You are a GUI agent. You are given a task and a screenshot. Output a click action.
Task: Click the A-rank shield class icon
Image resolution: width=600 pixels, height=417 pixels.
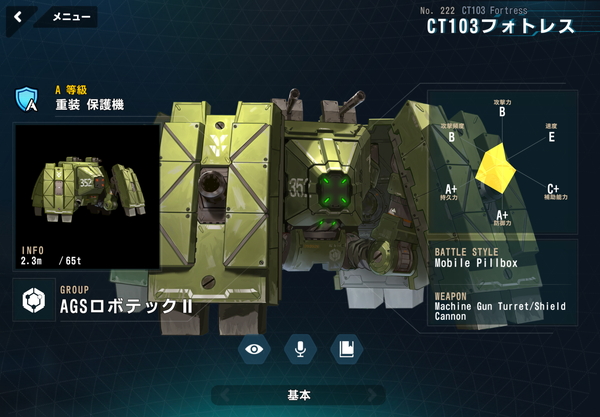[27, 98]
